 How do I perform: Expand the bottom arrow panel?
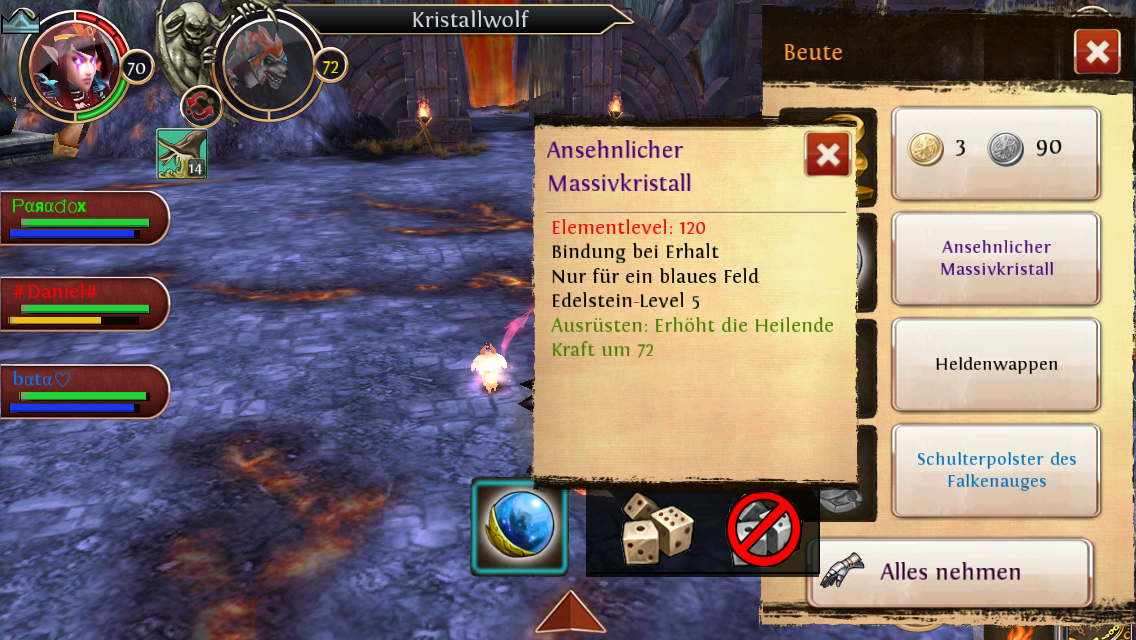click(570, 612)
